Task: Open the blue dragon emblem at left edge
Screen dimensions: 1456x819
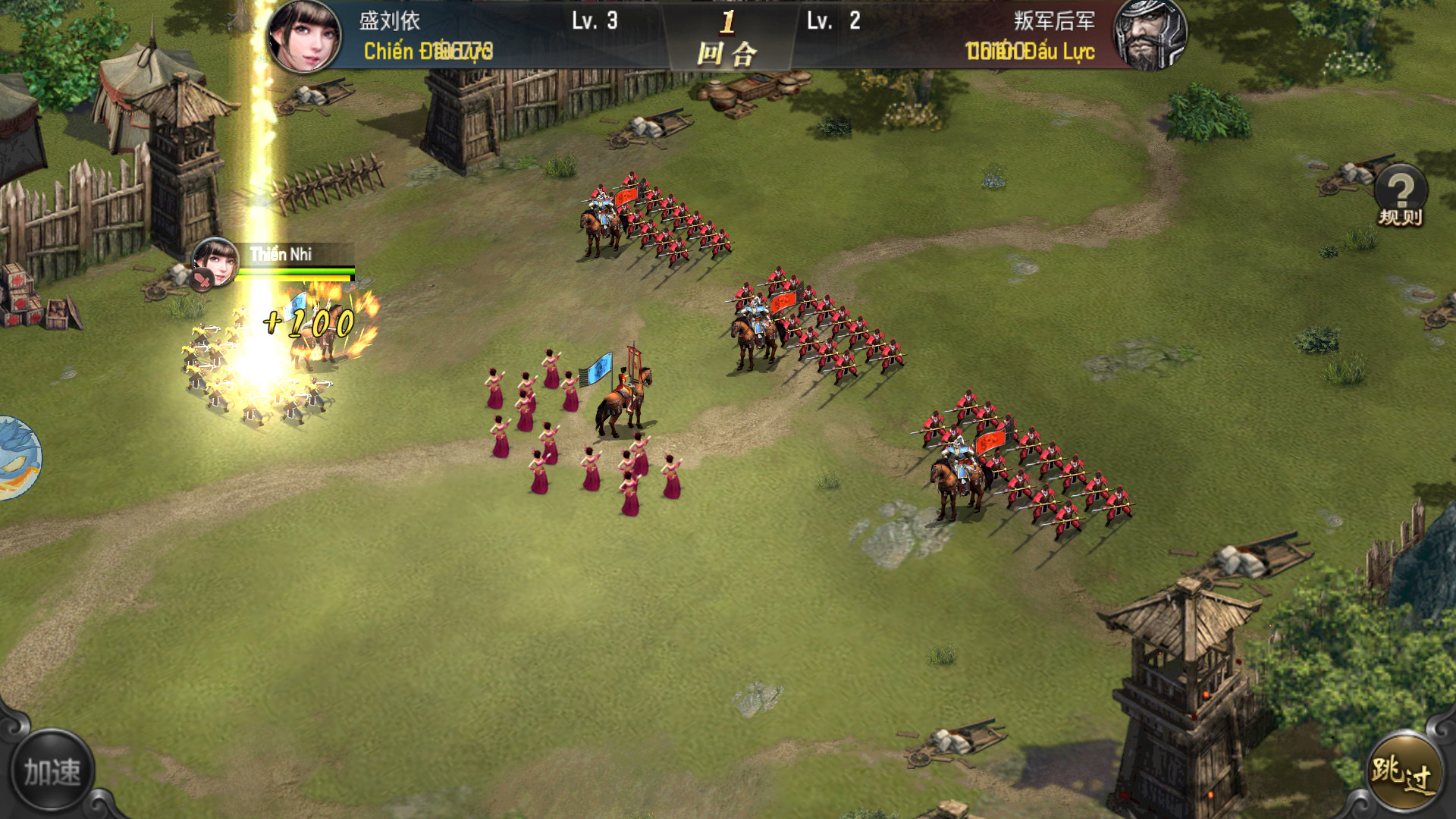Action: (x=17, y=457)
